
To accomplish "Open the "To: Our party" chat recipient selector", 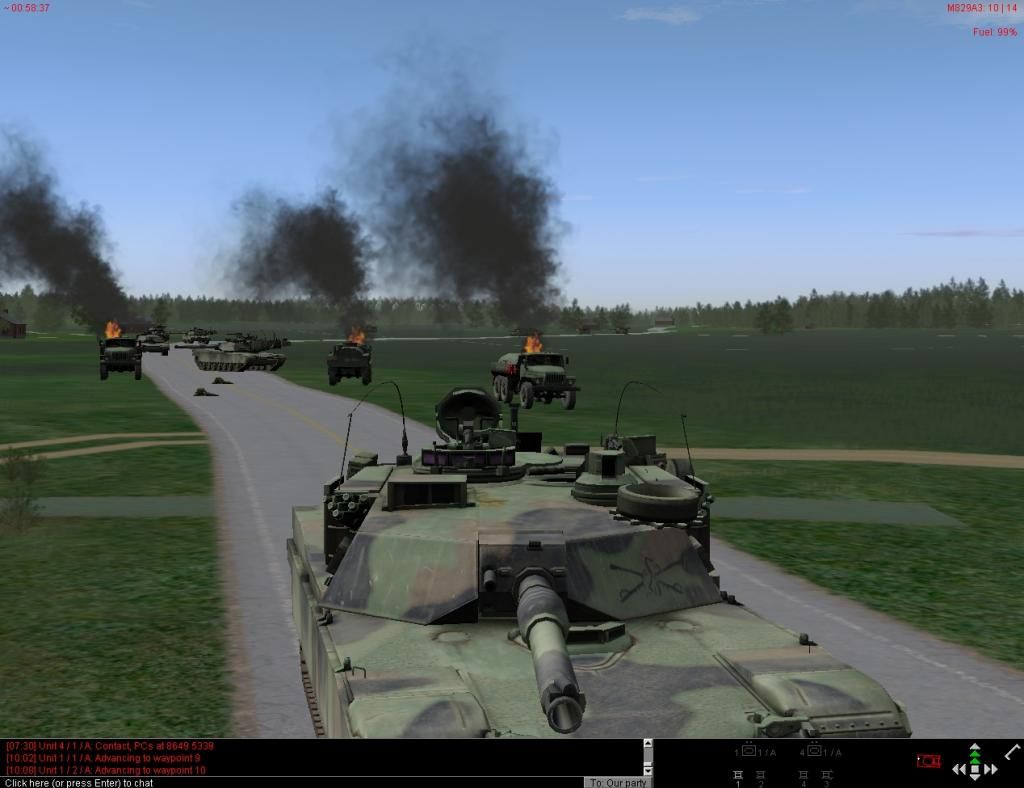I will pyautogui.click(x=619, y=783).
